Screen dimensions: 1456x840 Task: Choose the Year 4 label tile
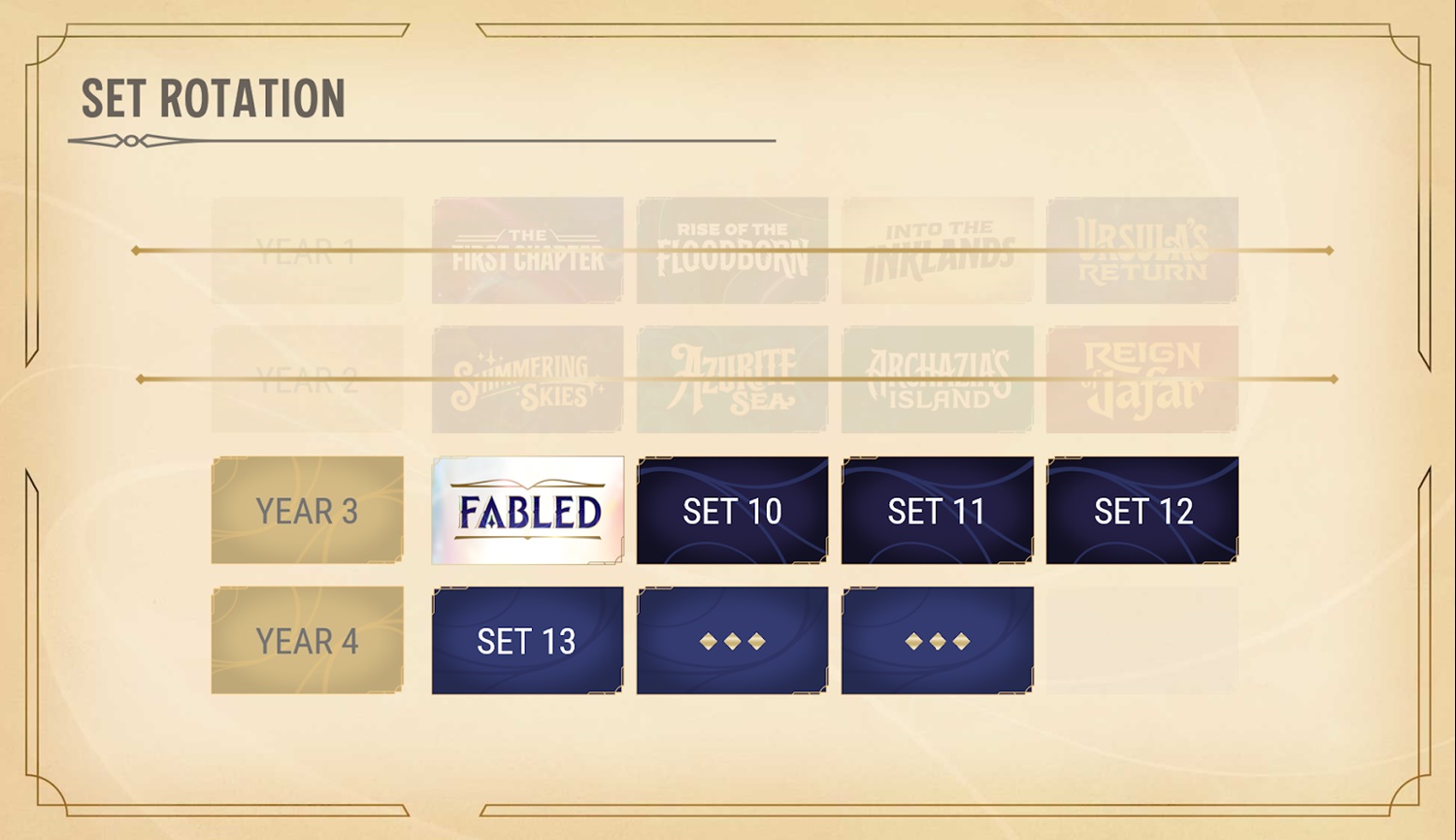click(x=307, y=640)
